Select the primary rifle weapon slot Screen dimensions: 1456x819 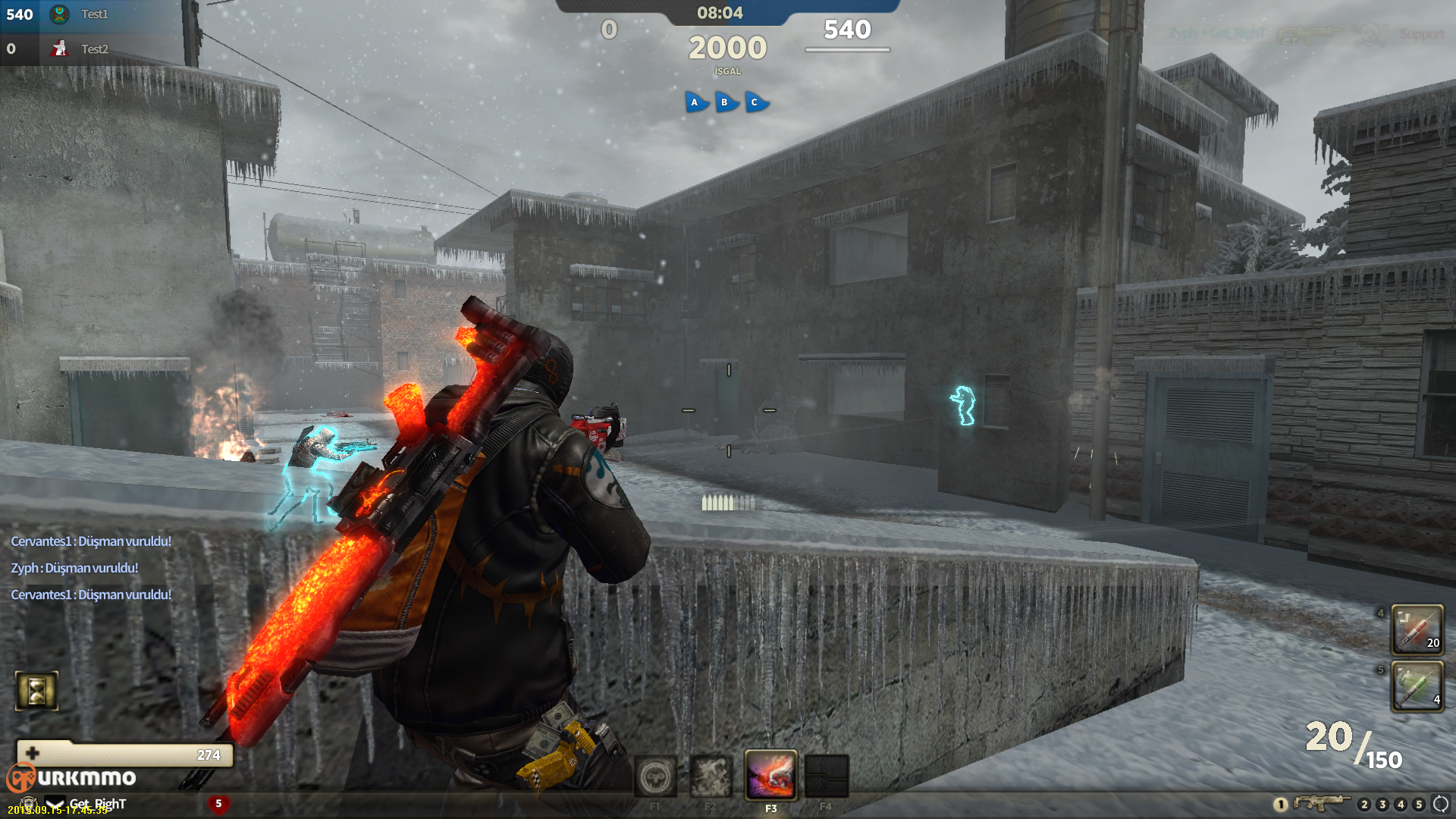tap(1321, 803)
